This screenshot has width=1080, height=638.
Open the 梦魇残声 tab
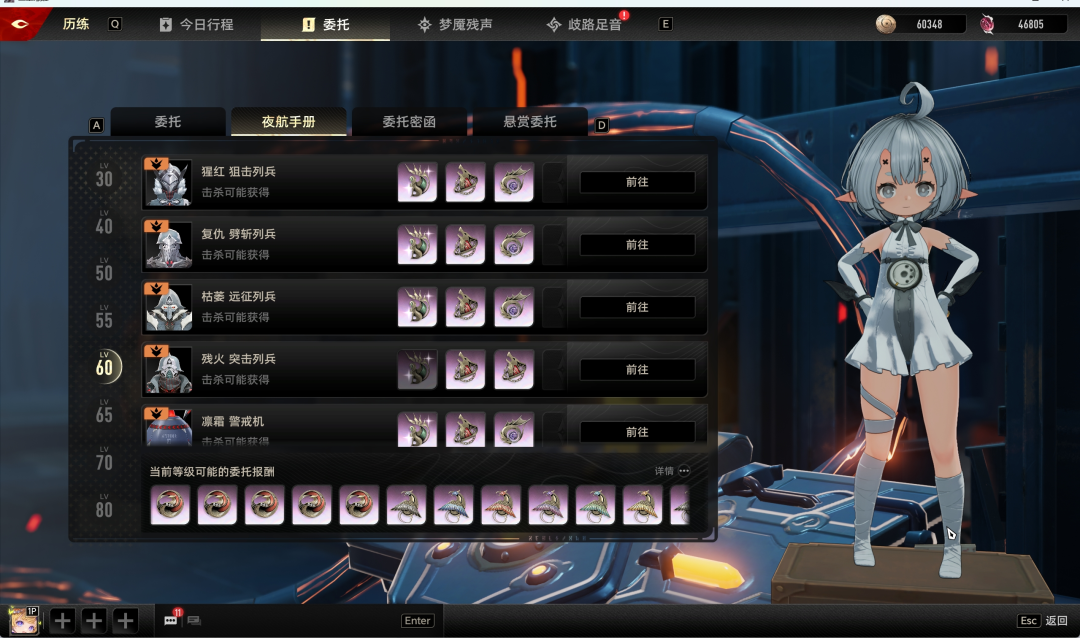tap(455, 24)
